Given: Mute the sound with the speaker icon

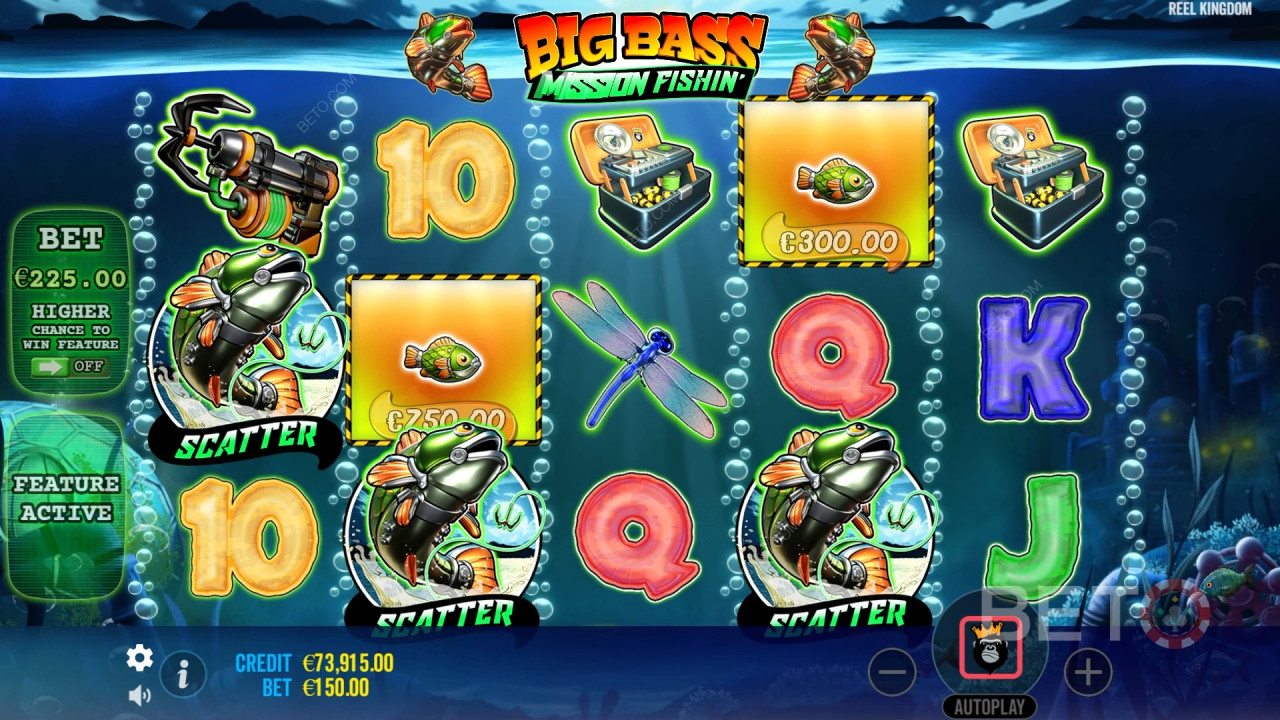Looking at the screenshot, I should pyautogui.click(x=139, y=695).
